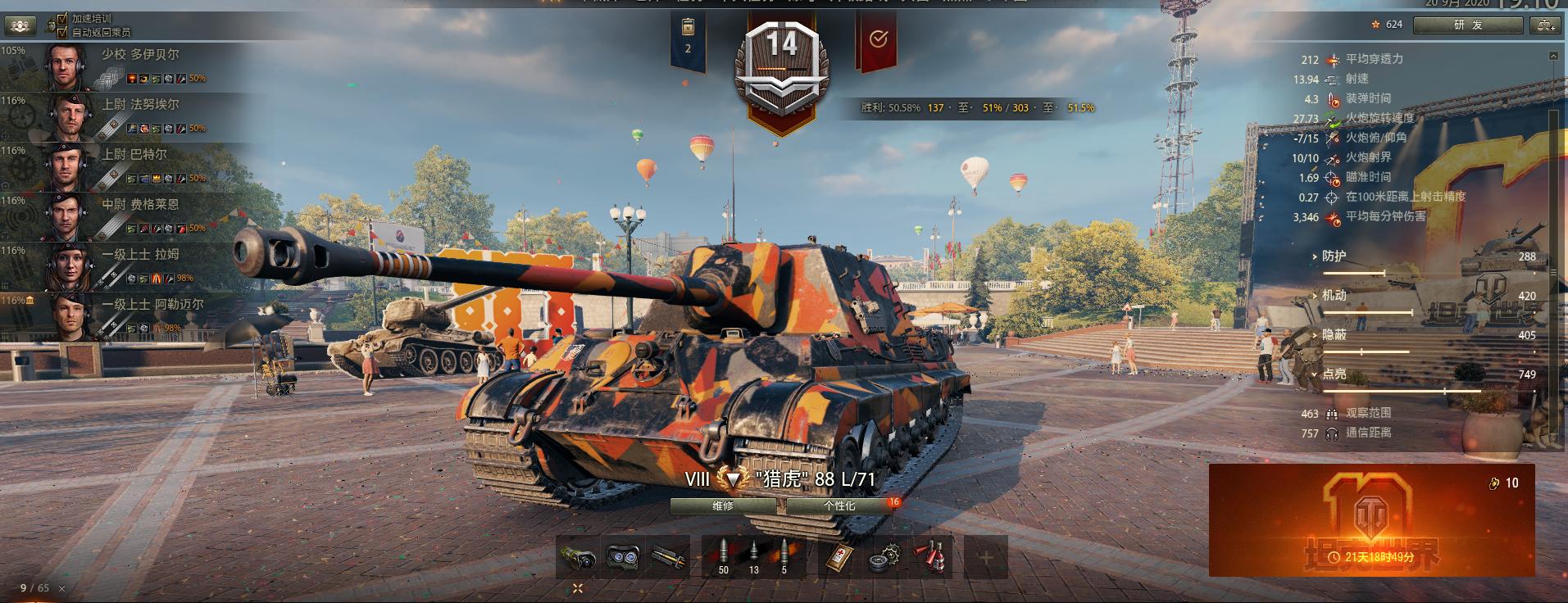The width and height of the screenshot is (1568, 603).
Task: Select crew member 中尉 费格莱恩
Action: point(123,216)
